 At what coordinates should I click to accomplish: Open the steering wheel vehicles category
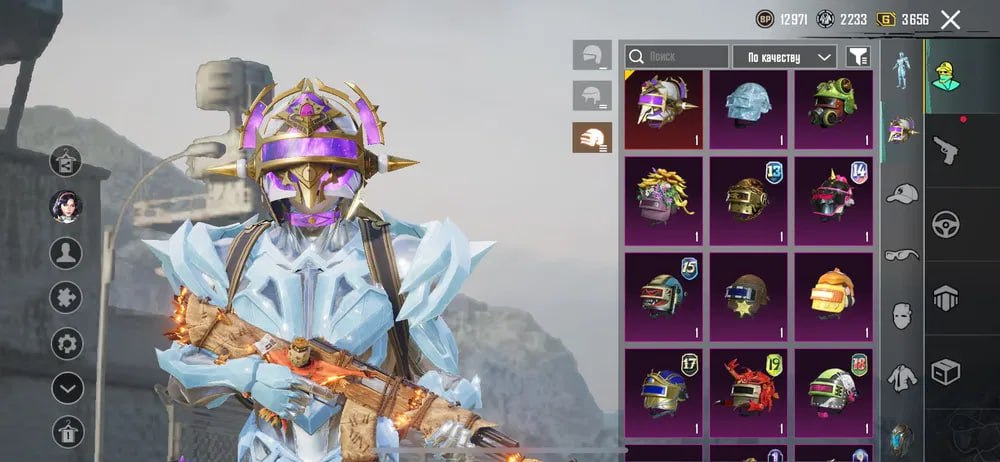tap(945, 224)
